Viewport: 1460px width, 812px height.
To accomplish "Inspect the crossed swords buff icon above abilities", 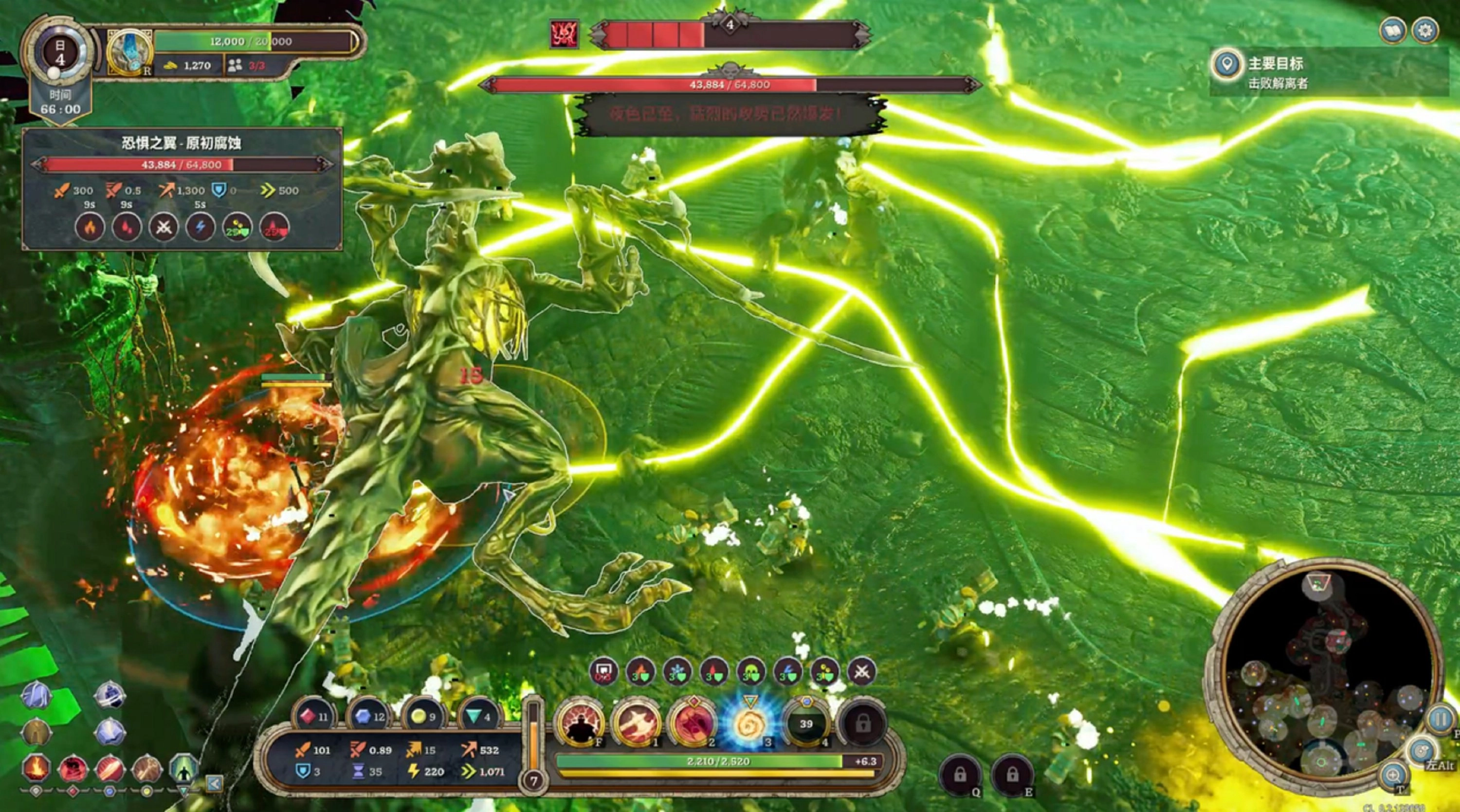I will point(861,672).
